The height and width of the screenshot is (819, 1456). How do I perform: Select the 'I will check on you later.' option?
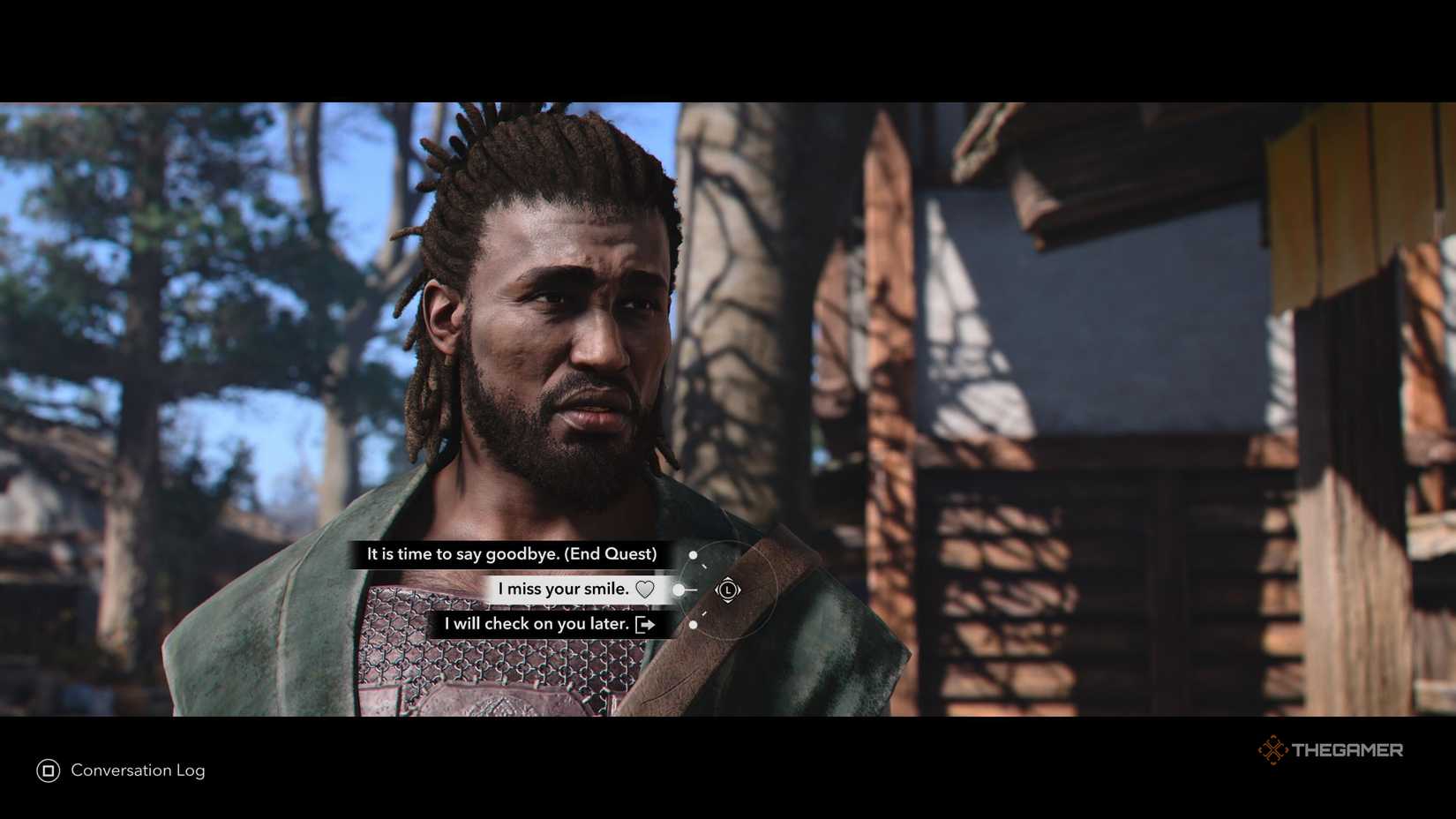coord(536,624)
